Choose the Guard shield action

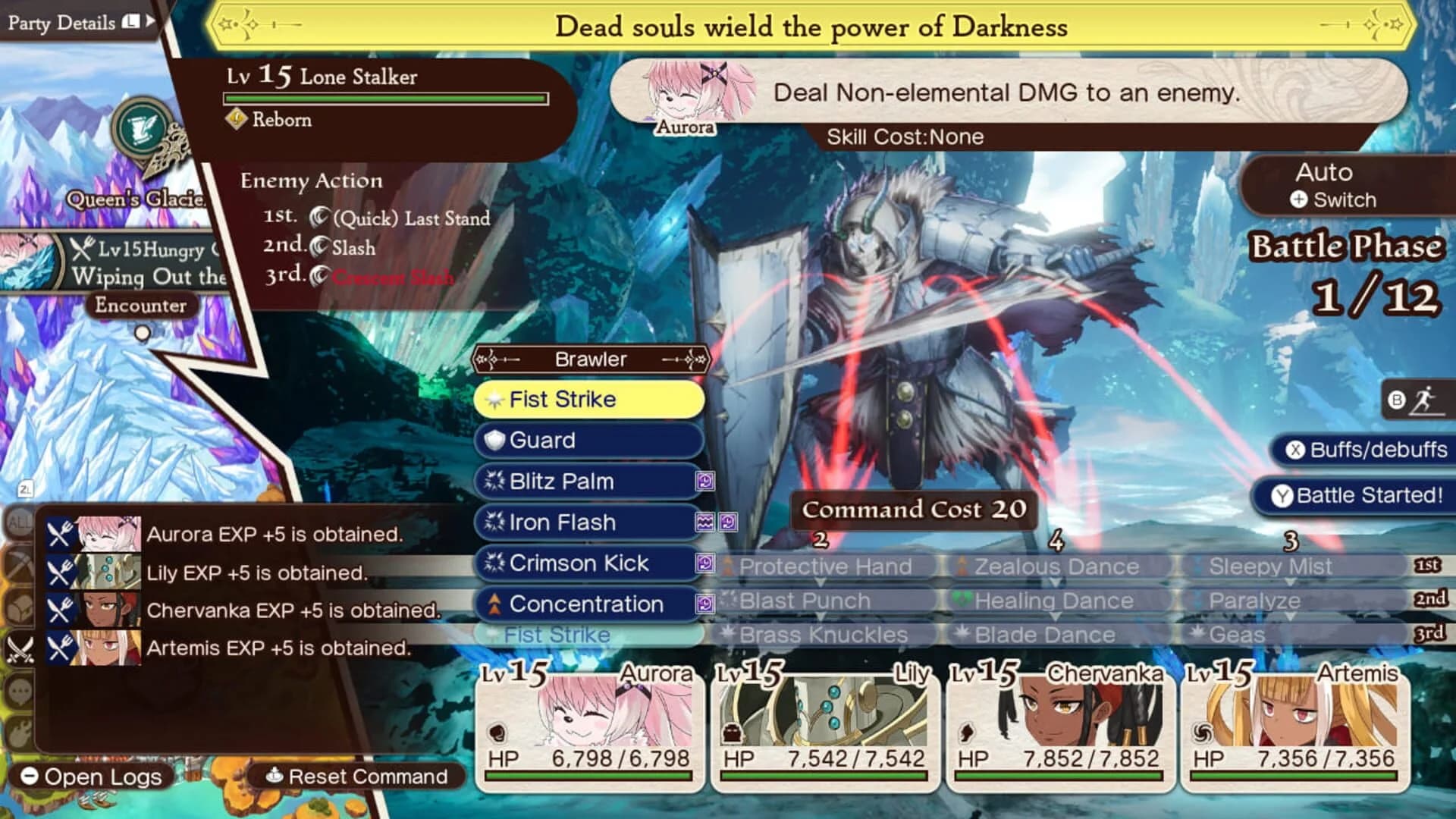click(x=588, y=440)
